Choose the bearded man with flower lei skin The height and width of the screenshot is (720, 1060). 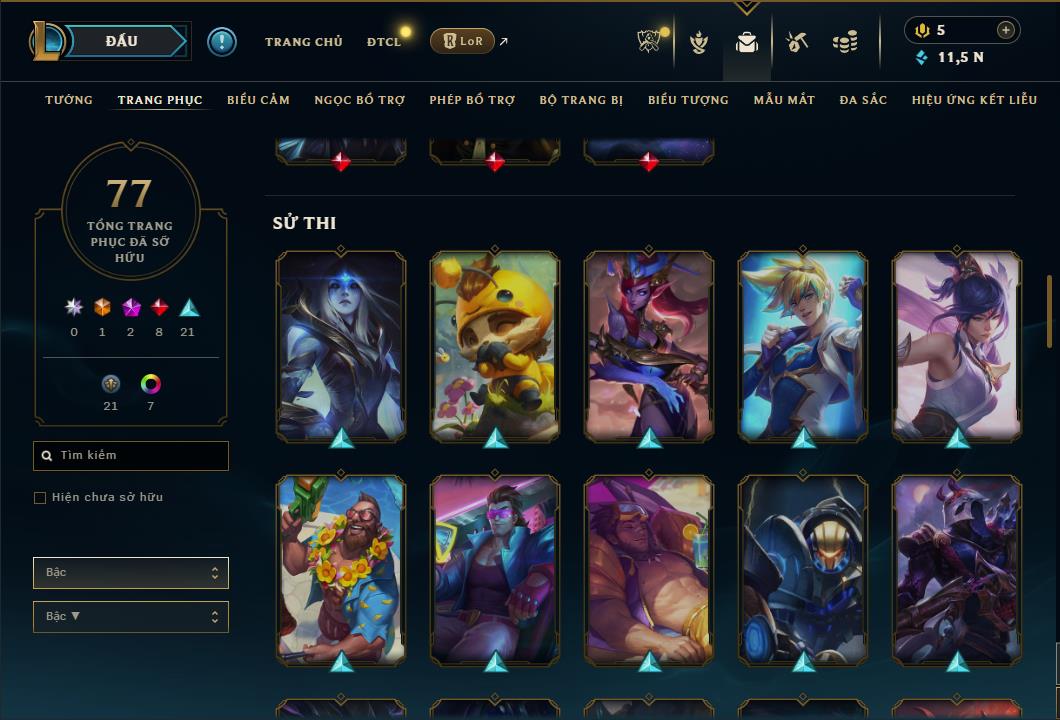point(341,569)
